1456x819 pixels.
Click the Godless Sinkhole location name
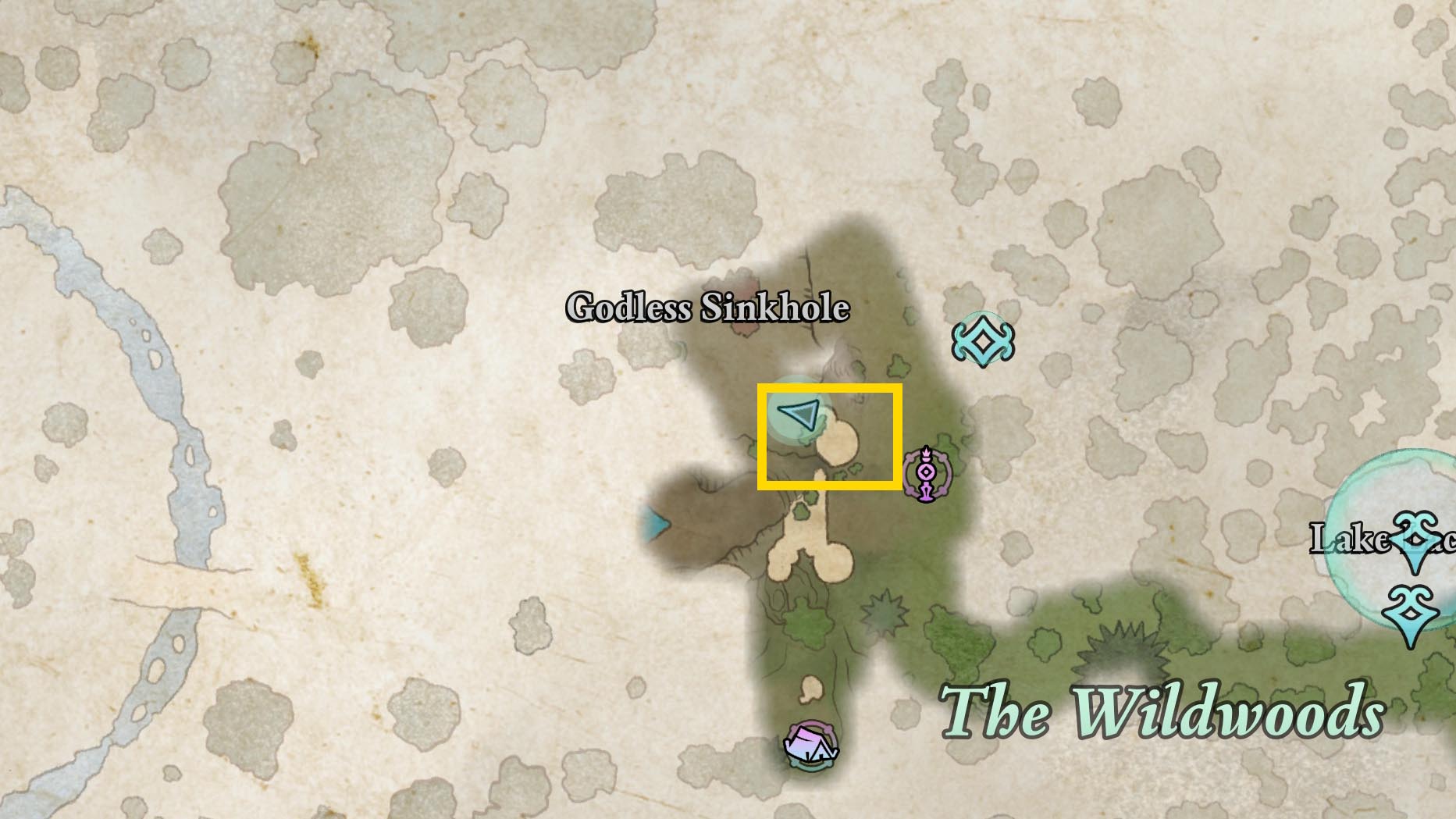click(707, 308)
